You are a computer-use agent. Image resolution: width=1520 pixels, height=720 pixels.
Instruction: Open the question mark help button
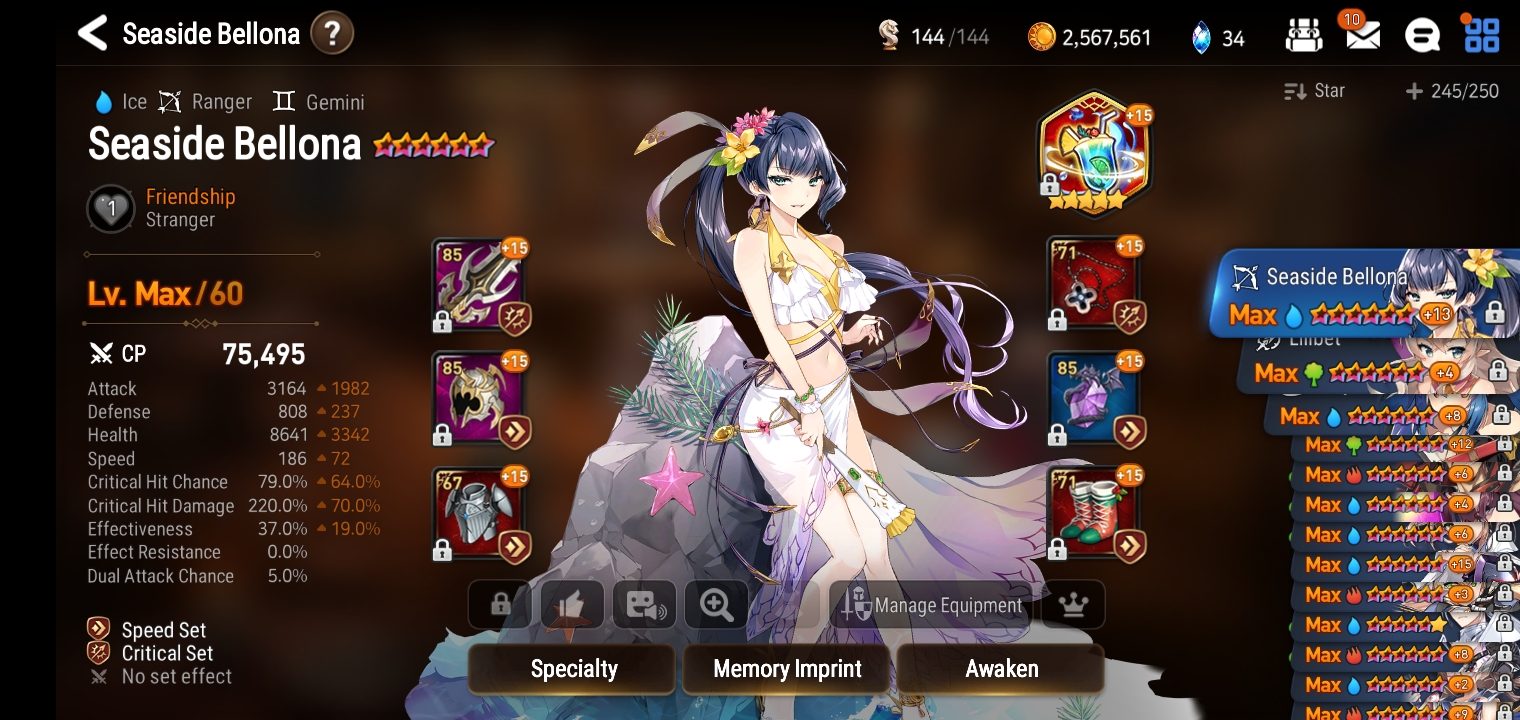(332, 34)
